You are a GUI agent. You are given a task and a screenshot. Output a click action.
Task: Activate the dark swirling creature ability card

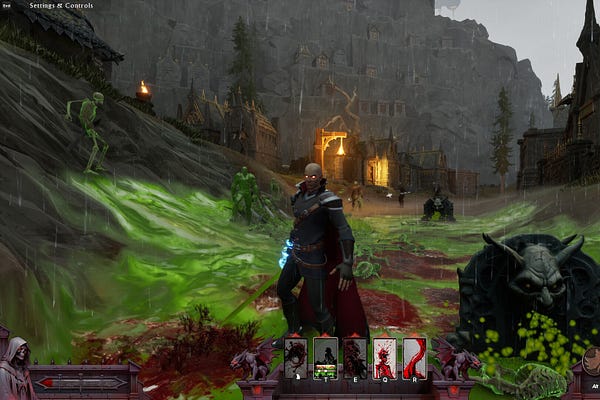(x=296, y=356)
